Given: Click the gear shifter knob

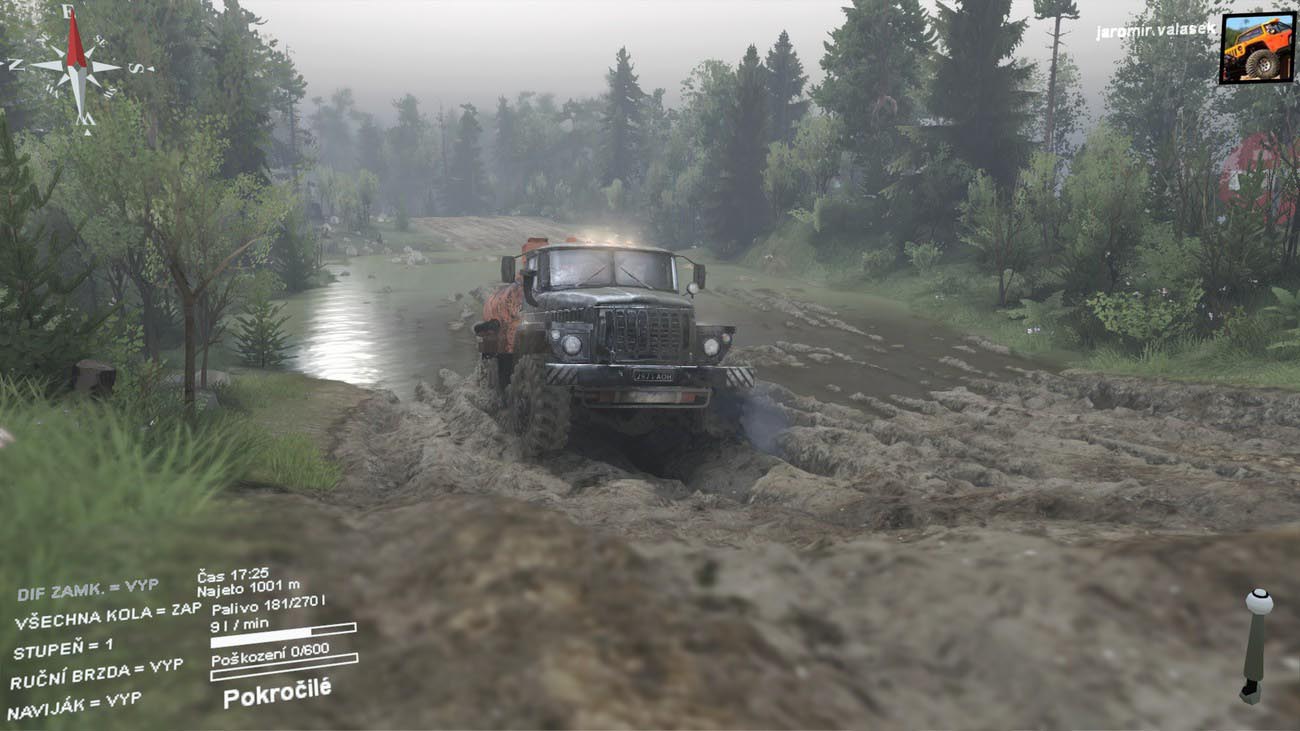Looking at the screenshot, I should pos(1258,603).
